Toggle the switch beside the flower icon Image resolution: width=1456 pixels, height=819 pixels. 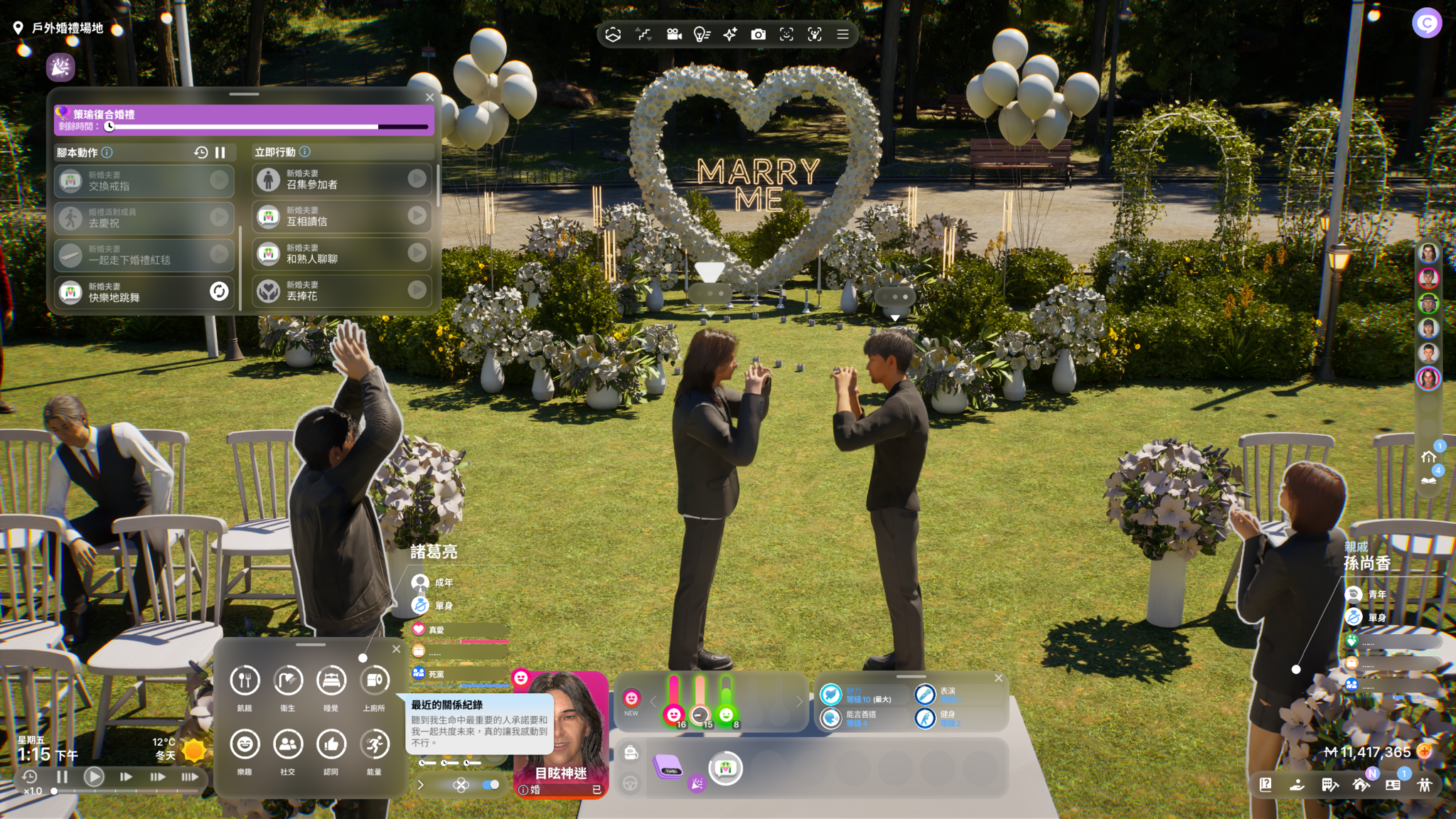491,785
